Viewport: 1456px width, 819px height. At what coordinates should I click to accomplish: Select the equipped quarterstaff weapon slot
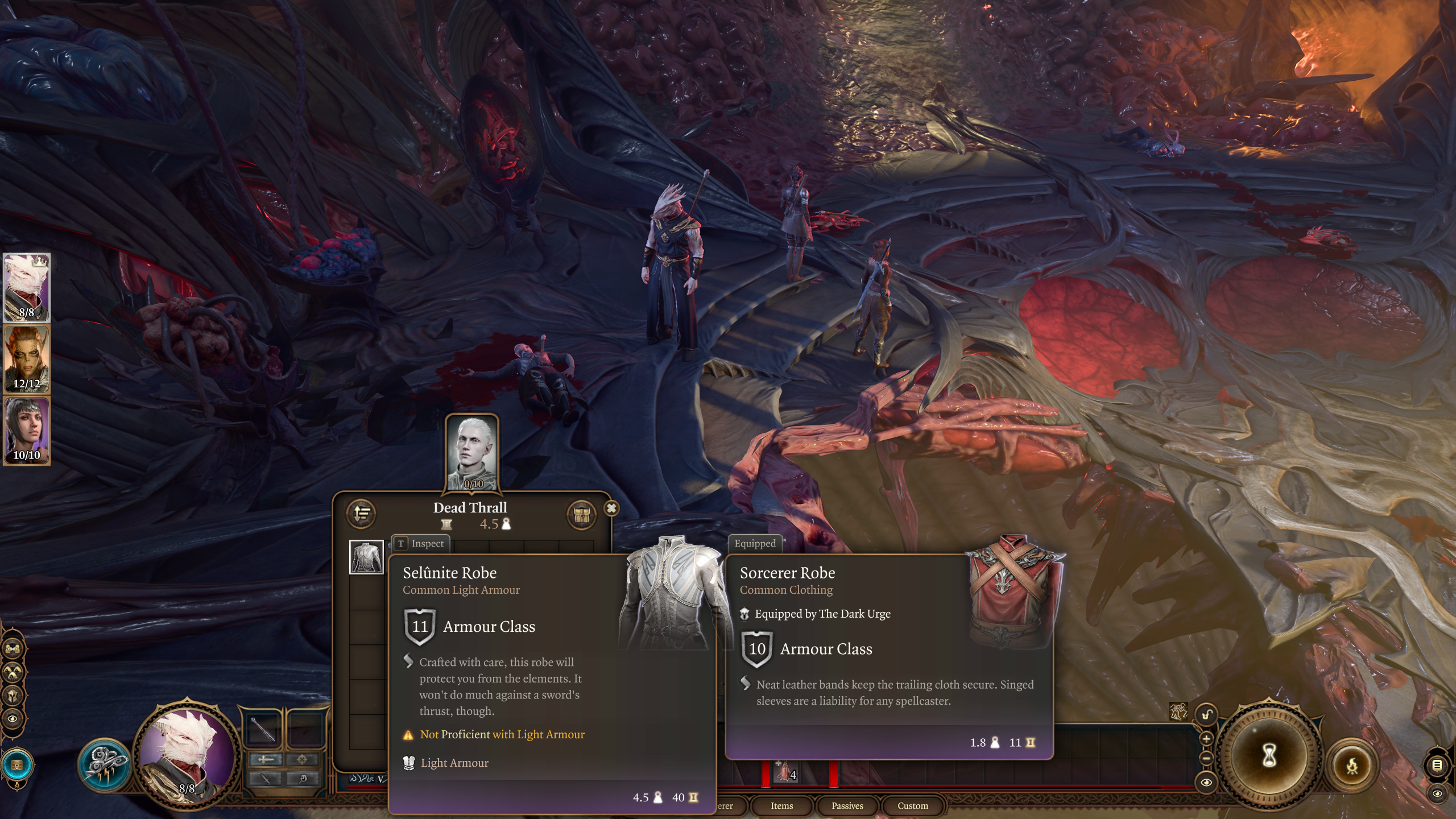264,729
